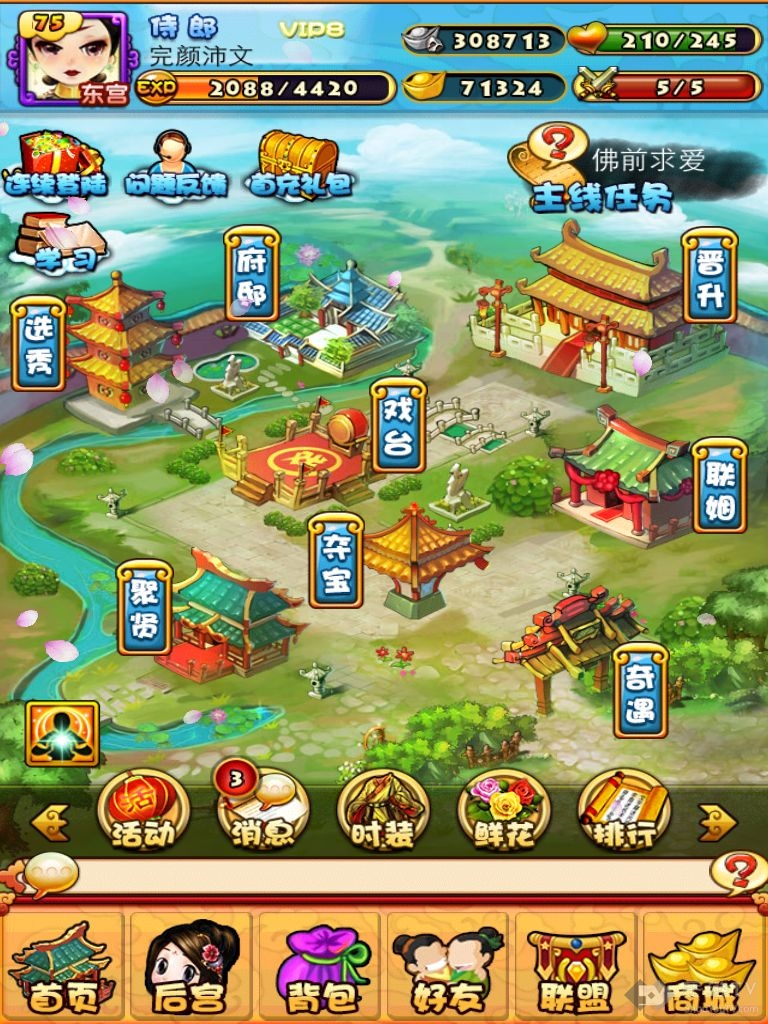
Task: Select the 鲜花 flowers icon
Action: 504,811
